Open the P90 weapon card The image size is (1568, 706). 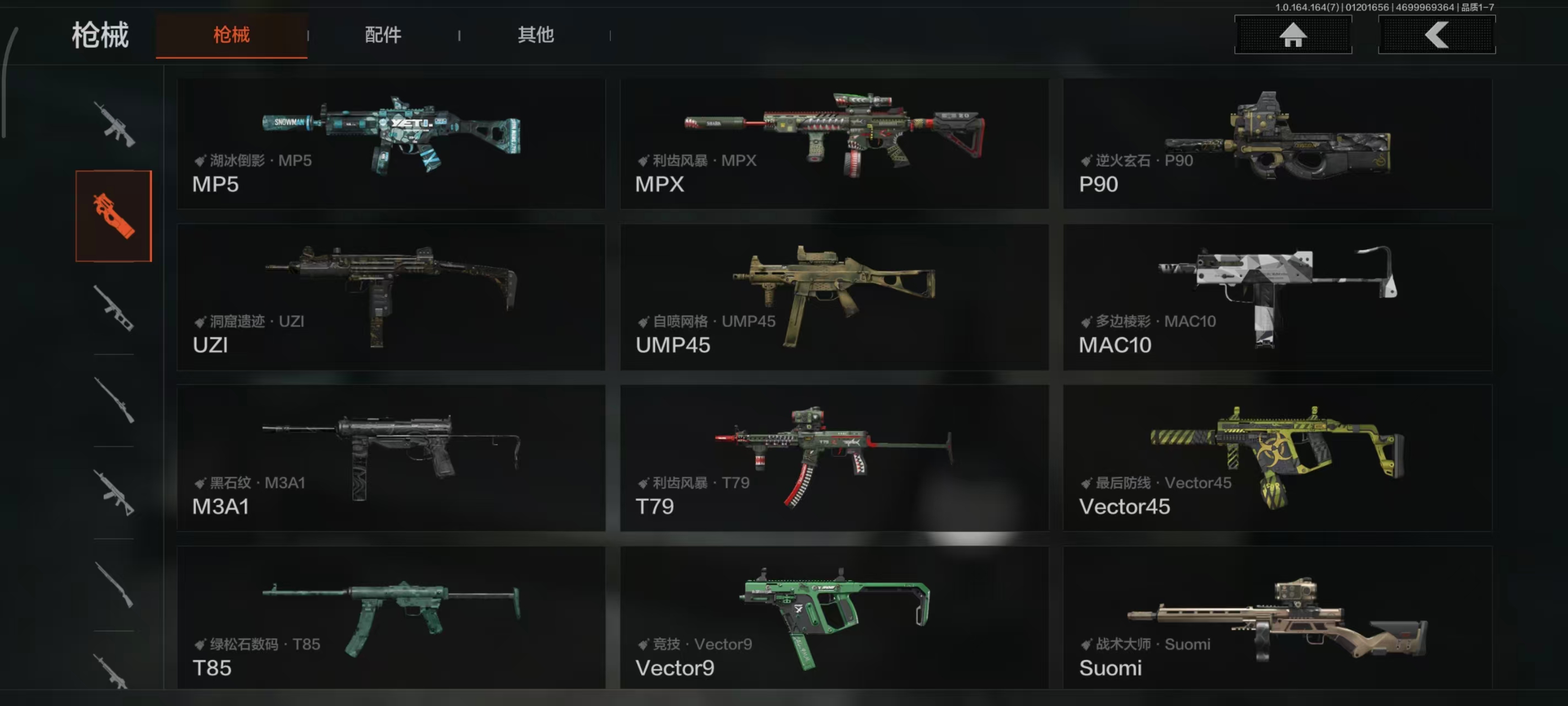point(1277,144)
